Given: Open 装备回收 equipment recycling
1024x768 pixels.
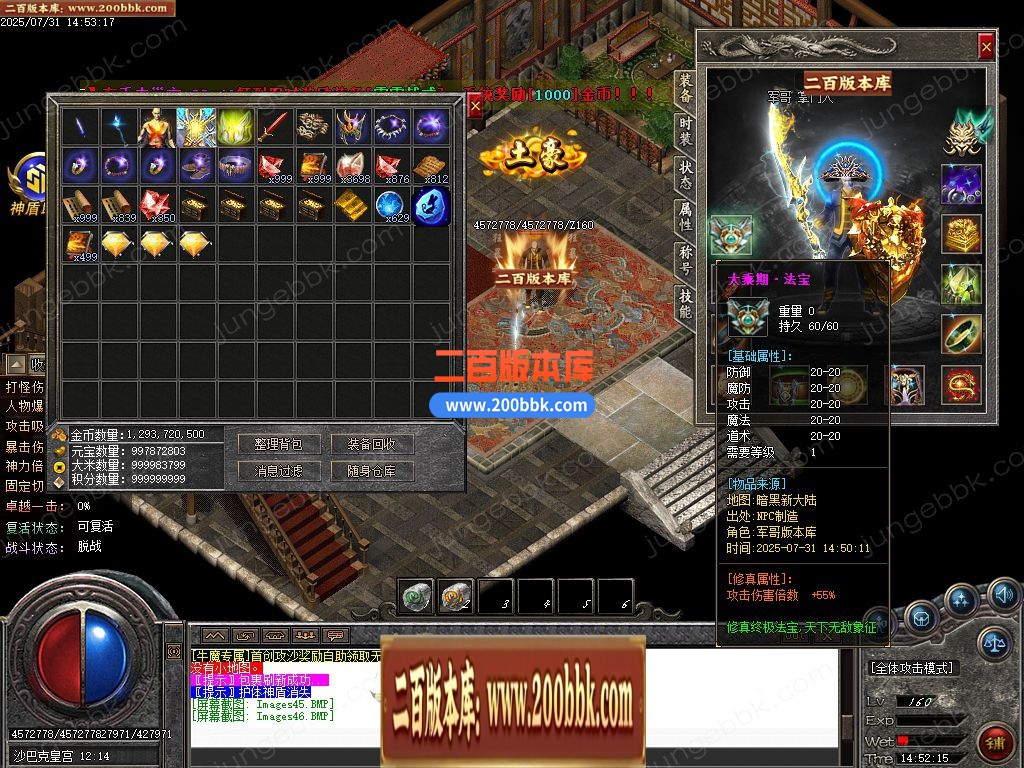Looking at the screenshot, I should click(x=372, y=443).
